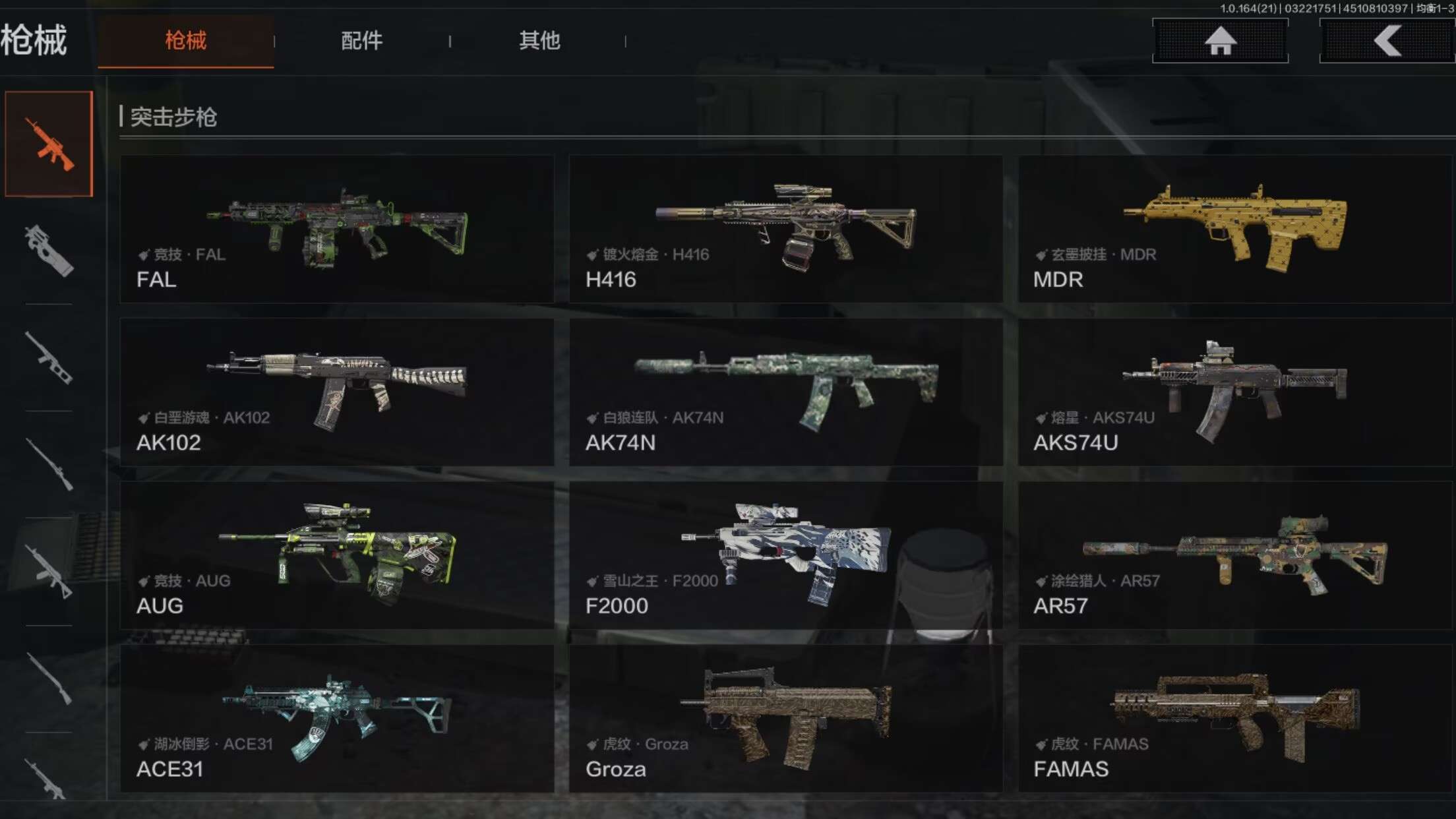
Task: Pick the FAMAS weapon tile
Action: 1234,718
